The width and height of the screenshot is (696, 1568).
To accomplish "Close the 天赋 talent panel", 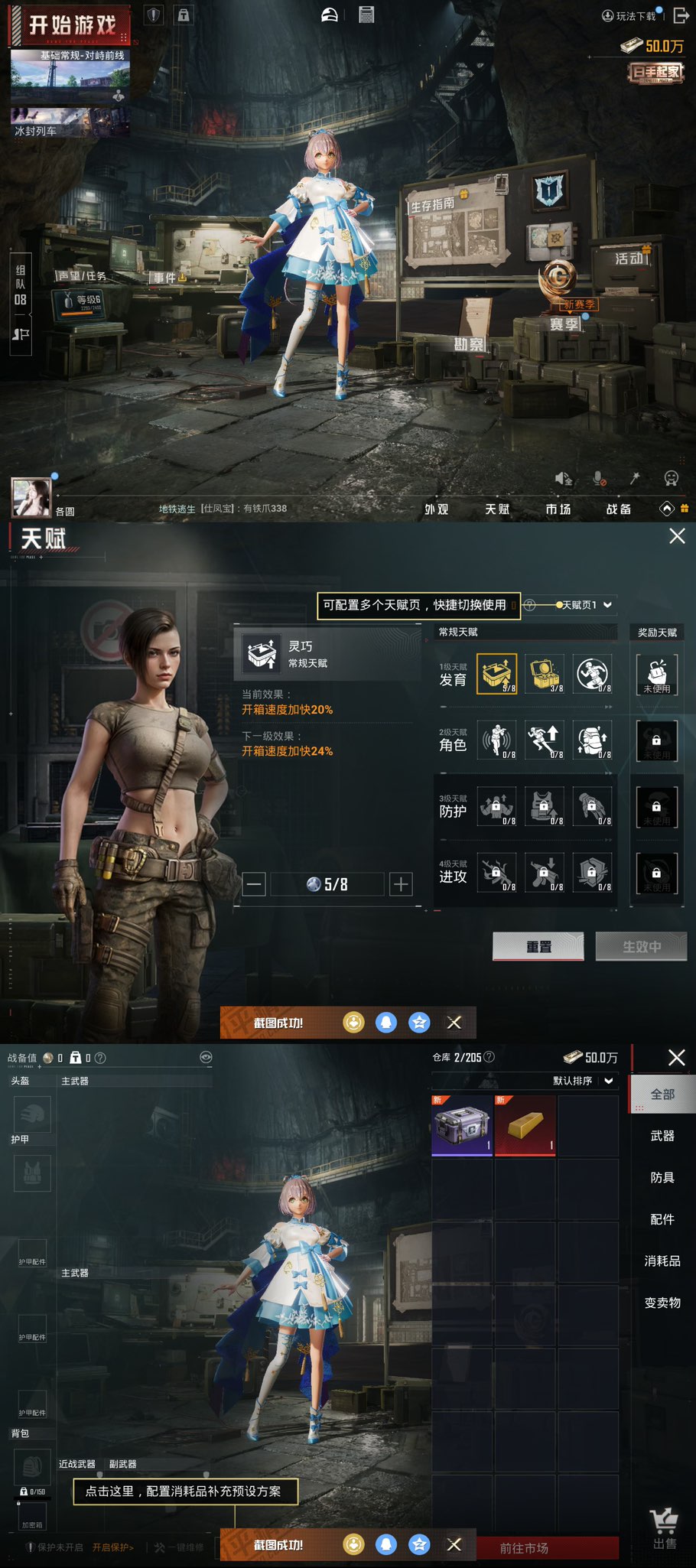I will click(x=677, y=536).
